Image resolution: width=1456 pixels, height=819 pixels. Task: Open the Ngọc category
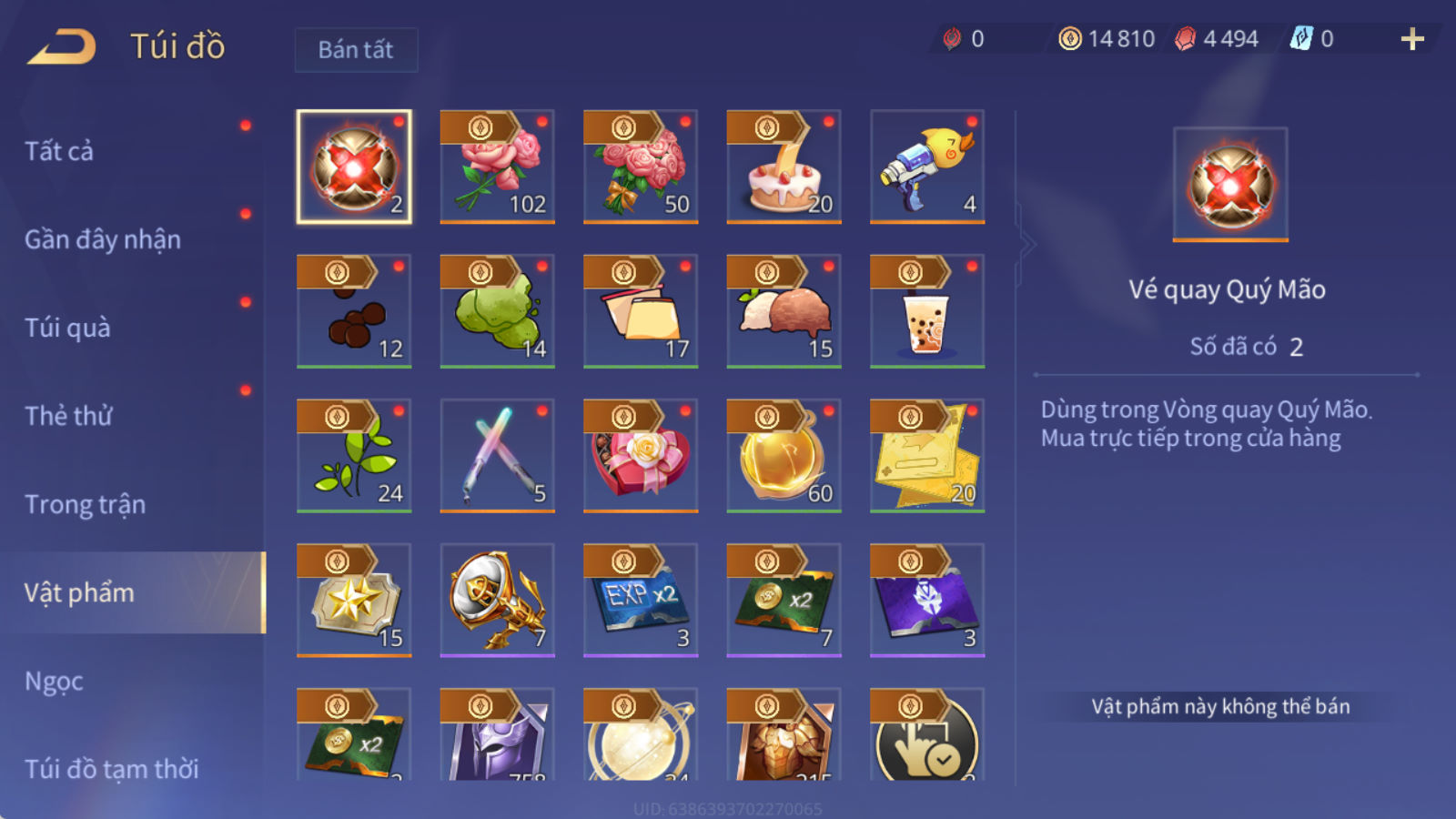point(54,681)
